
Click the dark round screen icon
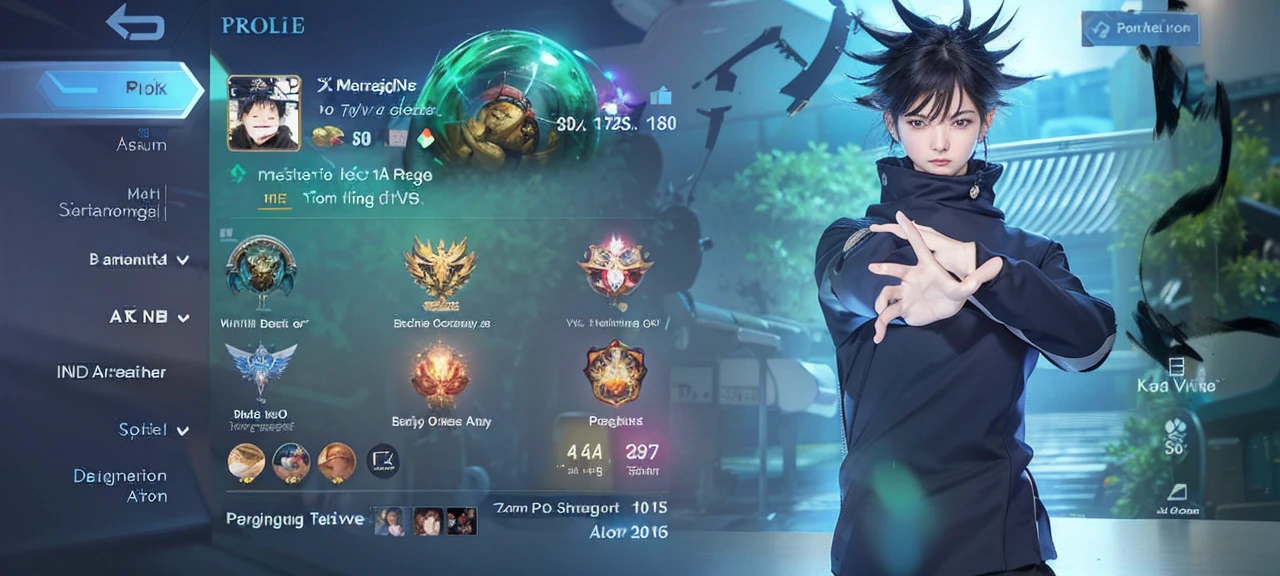pyautogui.click(x=382, y=460)
